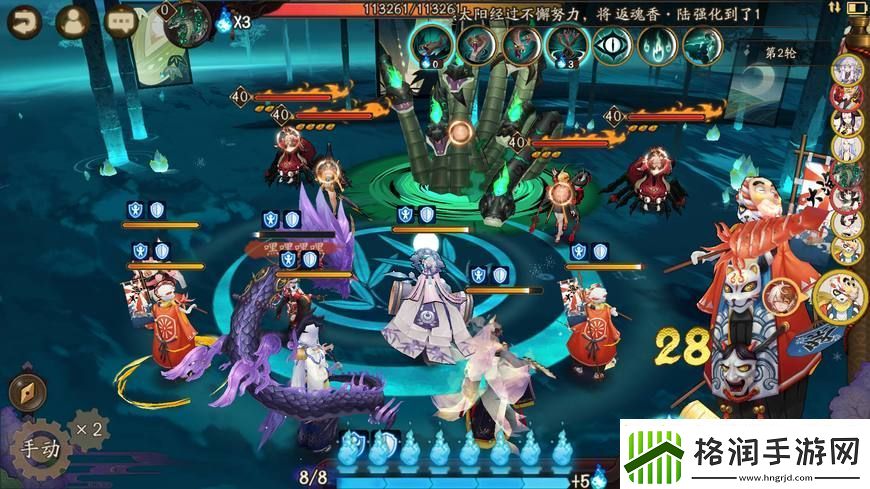Image resolution: width=870 pixels, height=489 pixels.
Task: Change the ×2 battle speed gear
Action: (x=90, y=428)
